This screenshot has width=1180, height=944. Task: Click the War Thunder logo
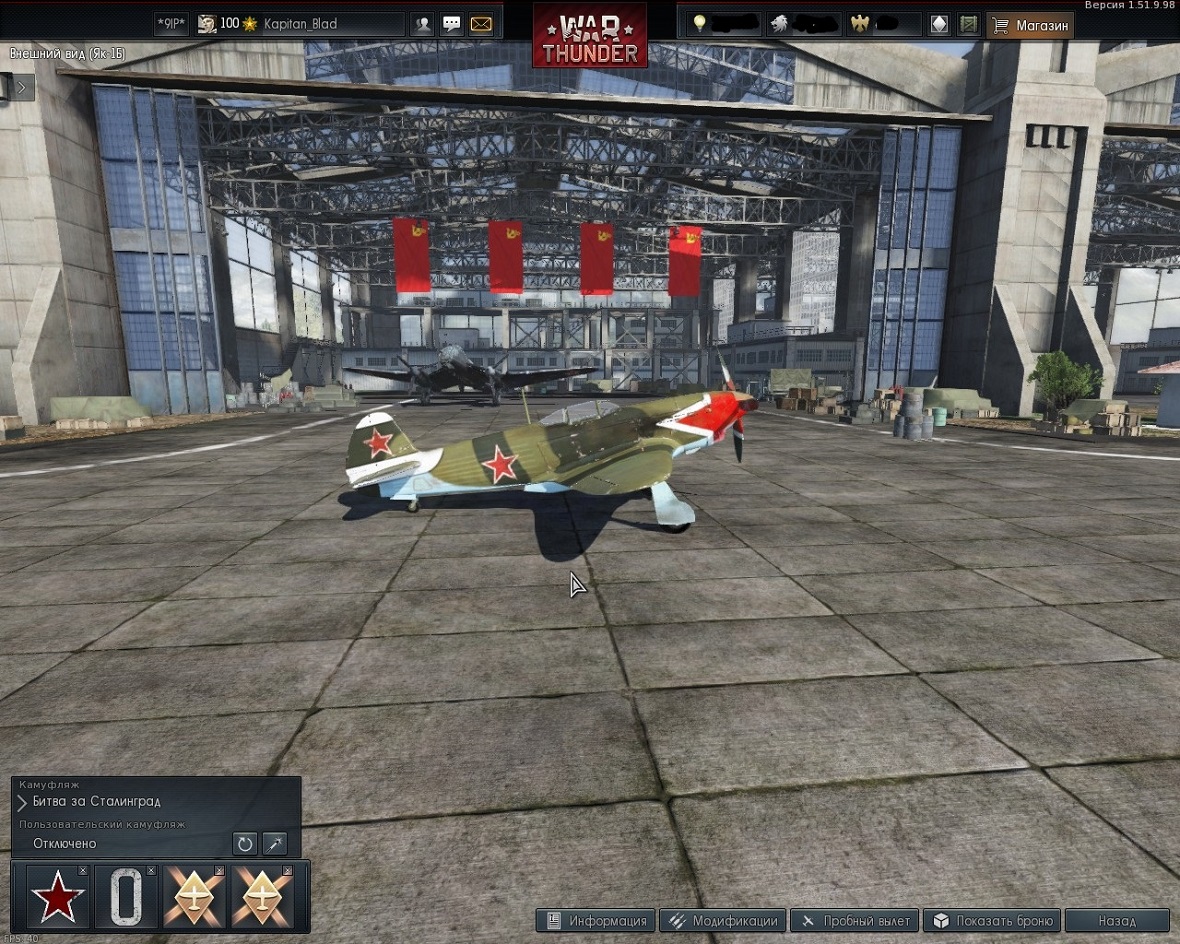click(x=590, y=37)
